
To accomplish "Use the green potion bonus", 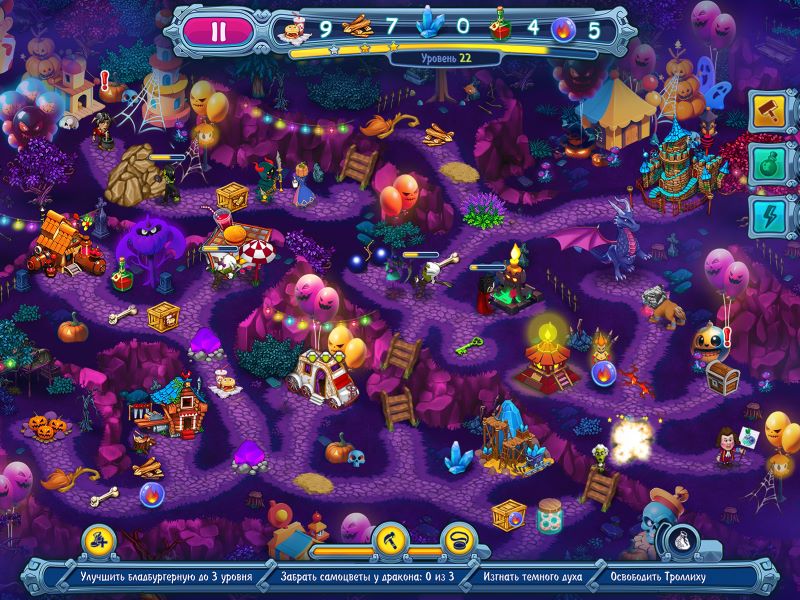I will coord(769,165).
